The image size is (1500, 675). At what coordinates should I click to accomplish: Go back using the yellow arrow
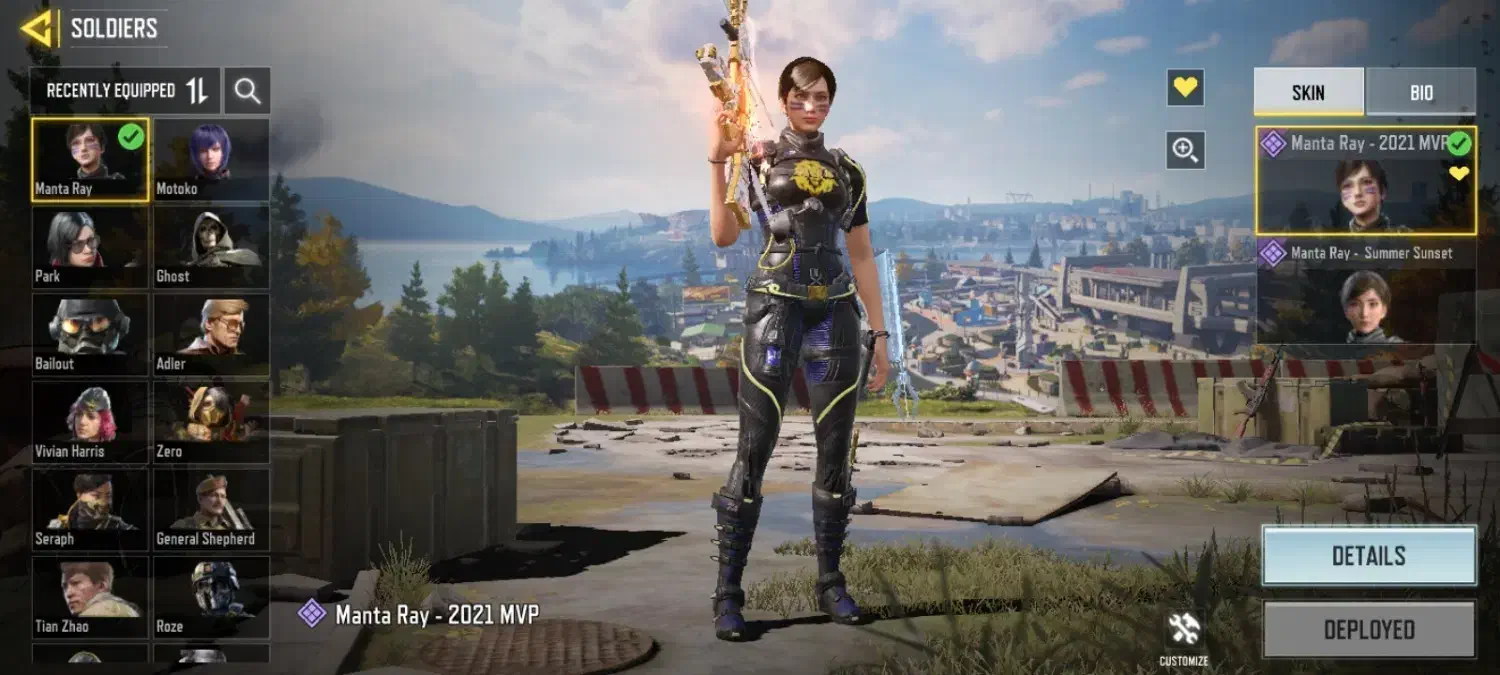point(36,28)
